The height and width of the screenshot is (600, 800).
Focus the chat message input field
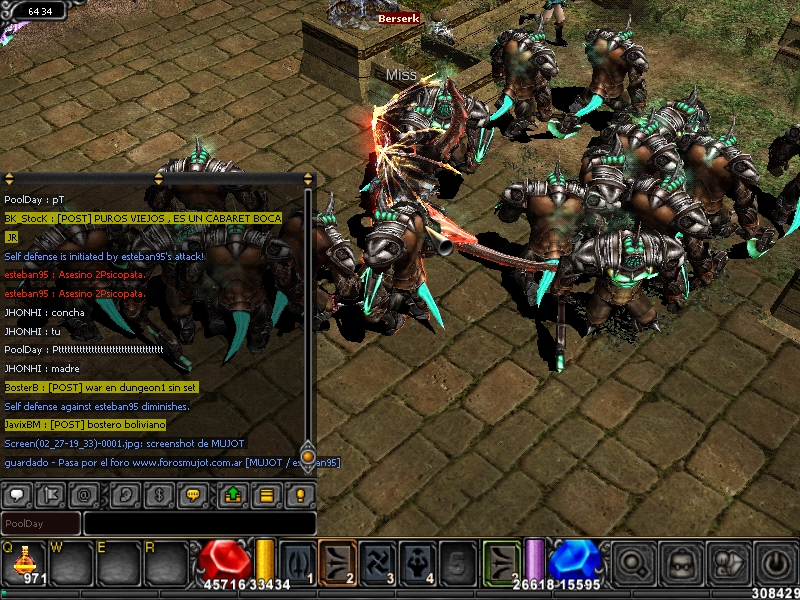point(198,523)
